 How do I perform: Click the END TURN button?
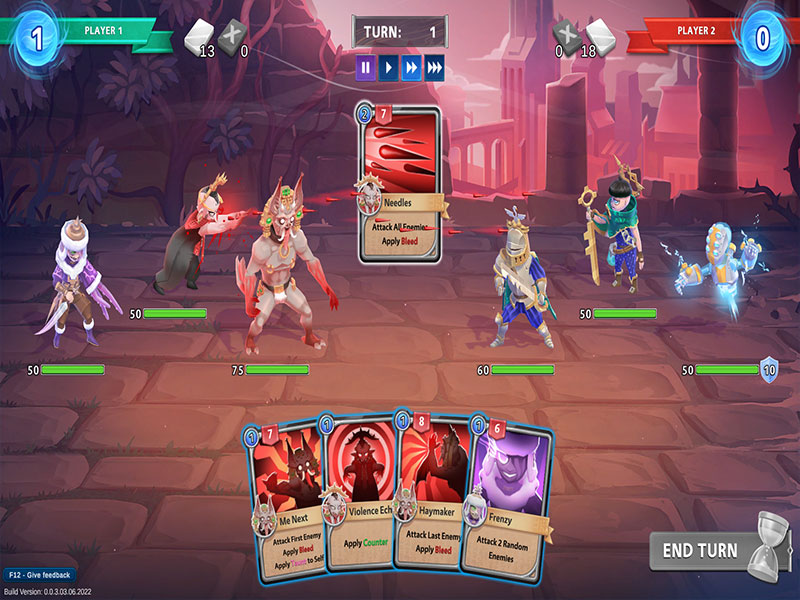(698, 550)
